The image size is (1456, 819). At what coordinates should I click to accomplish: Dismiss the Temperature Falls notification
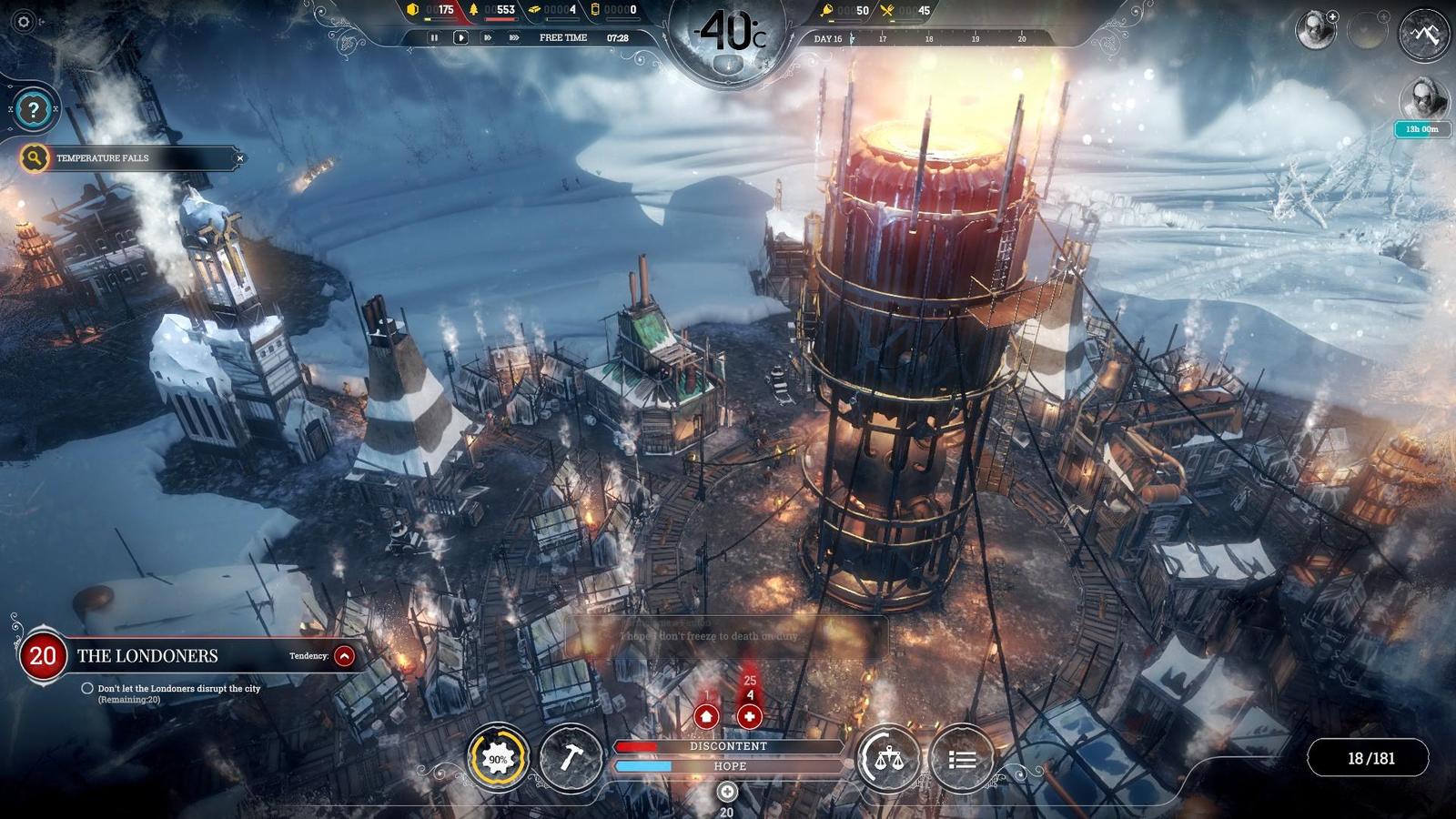coord(240,158)
